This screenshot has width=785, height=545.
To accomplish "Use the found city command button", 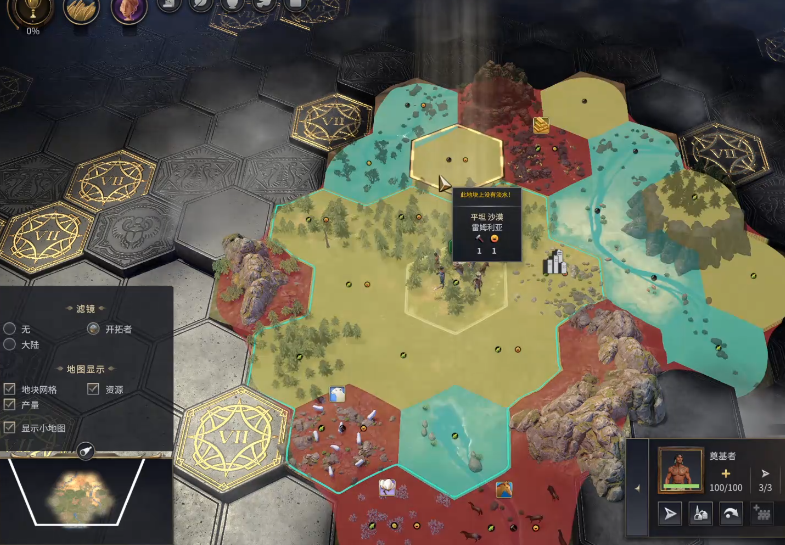I will click(701, 514).
